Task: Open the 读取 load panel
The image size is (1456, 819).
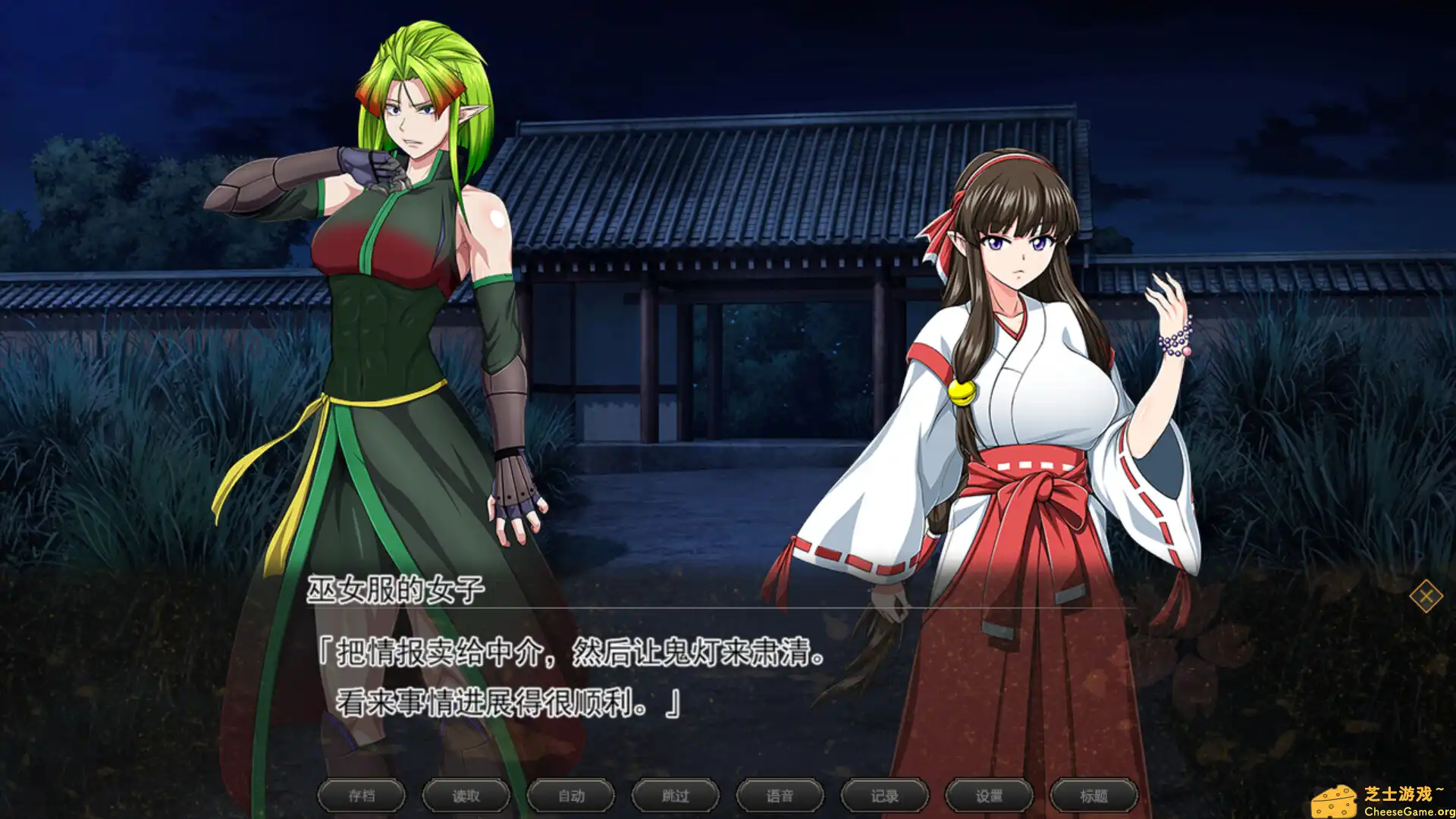Action: (466, 795)
